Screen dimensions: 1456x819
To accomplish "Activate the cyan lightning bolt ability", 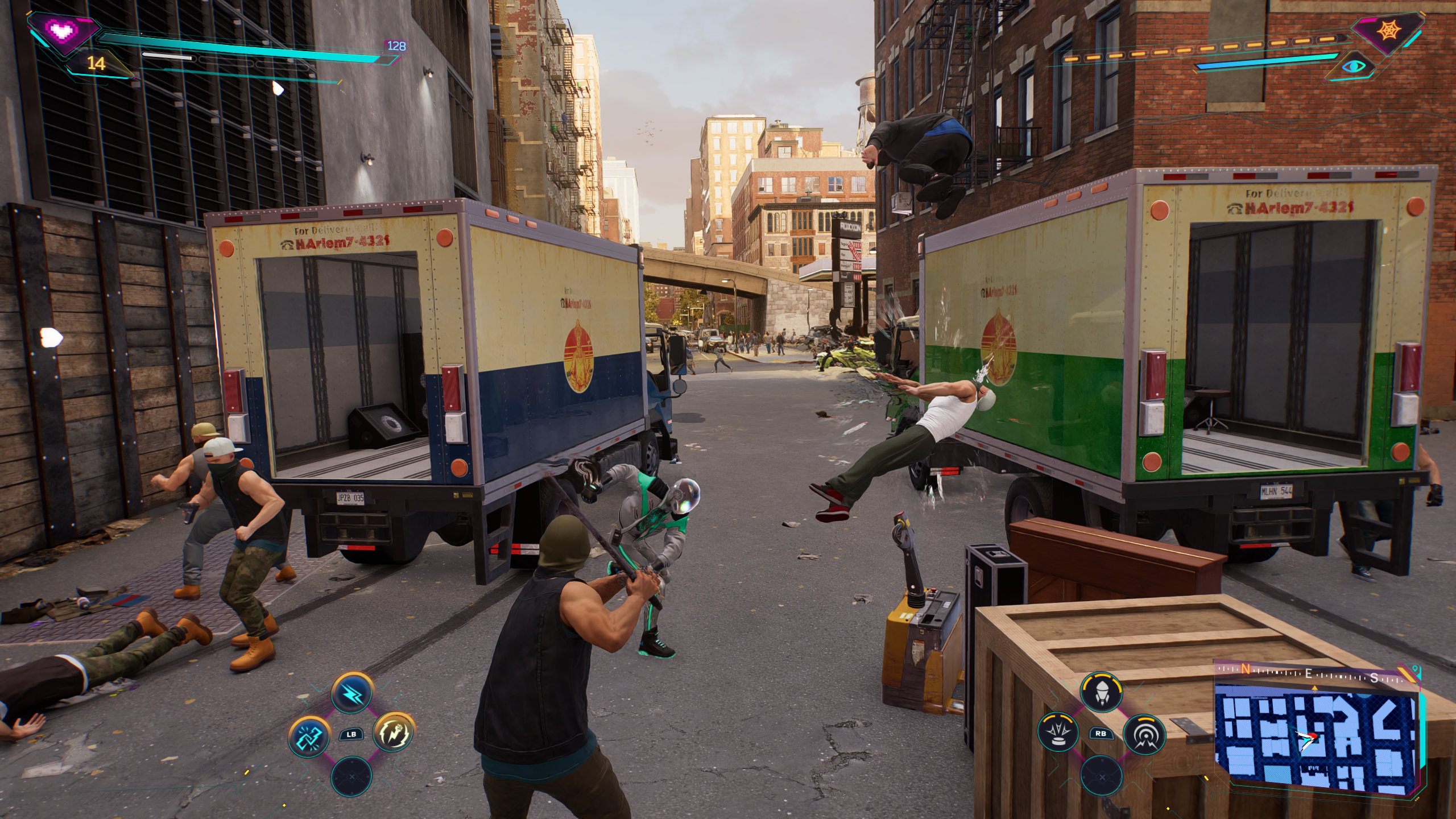I will (351, 693).
